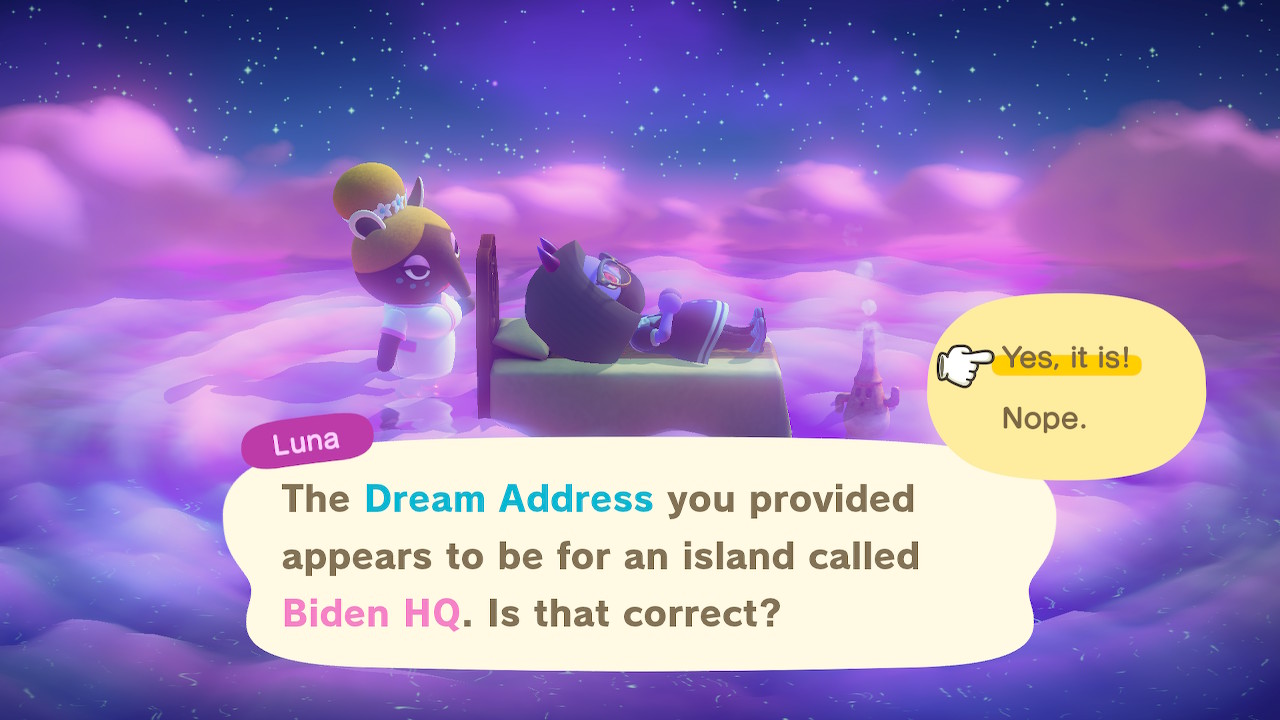1280x720 pixels.
Task: Select the "Nope." dialogue option
Action: click(1043, 418)
